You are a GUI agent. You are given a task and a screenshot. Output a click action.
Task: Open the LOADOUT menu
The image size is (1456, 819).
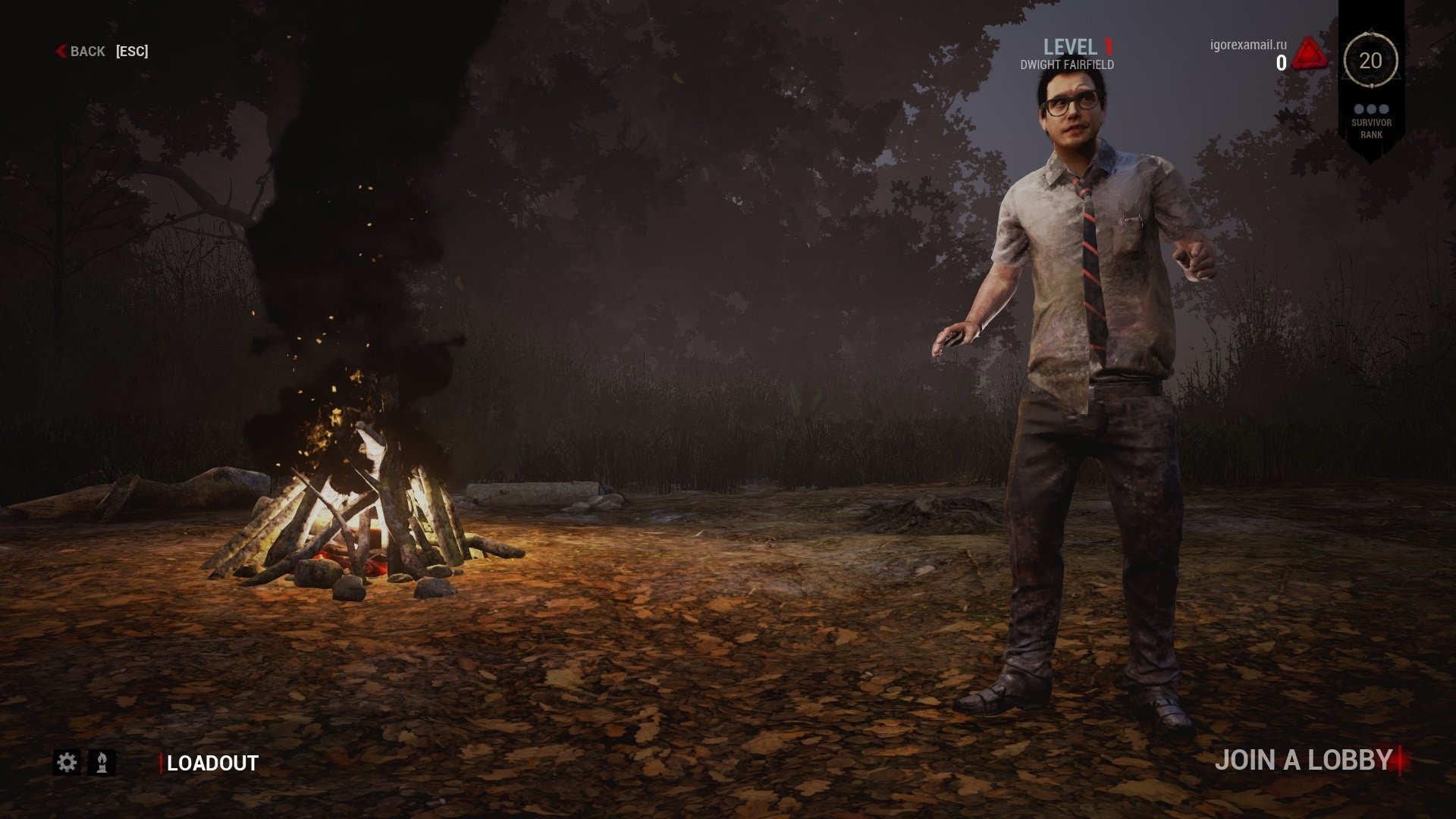(x=212, y=764)
